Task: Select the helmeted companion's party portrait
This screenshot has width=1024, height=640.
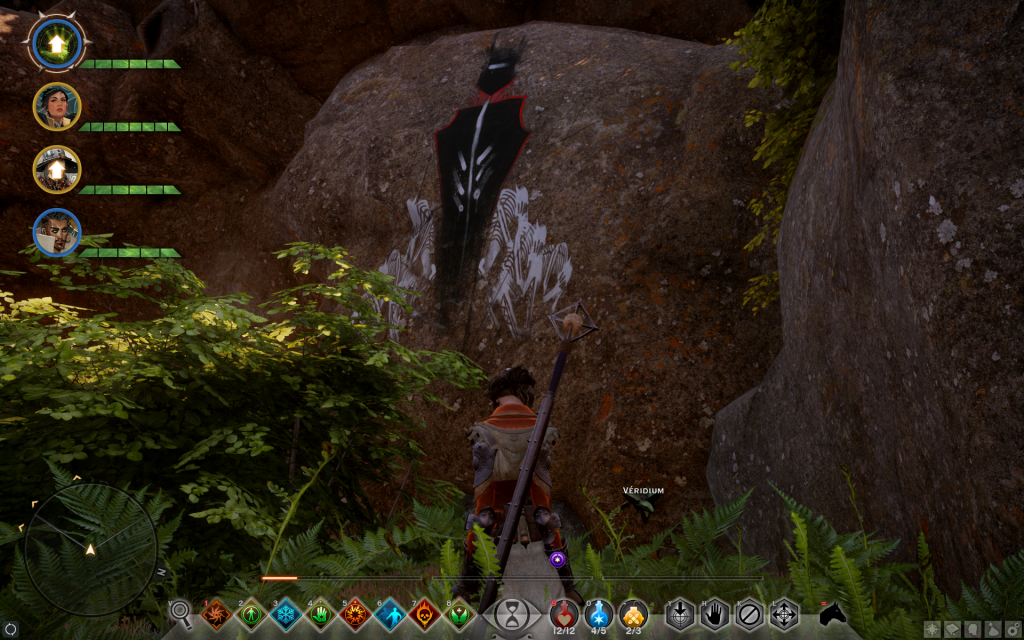Action: pyautogui.click(x=56, y=169)
